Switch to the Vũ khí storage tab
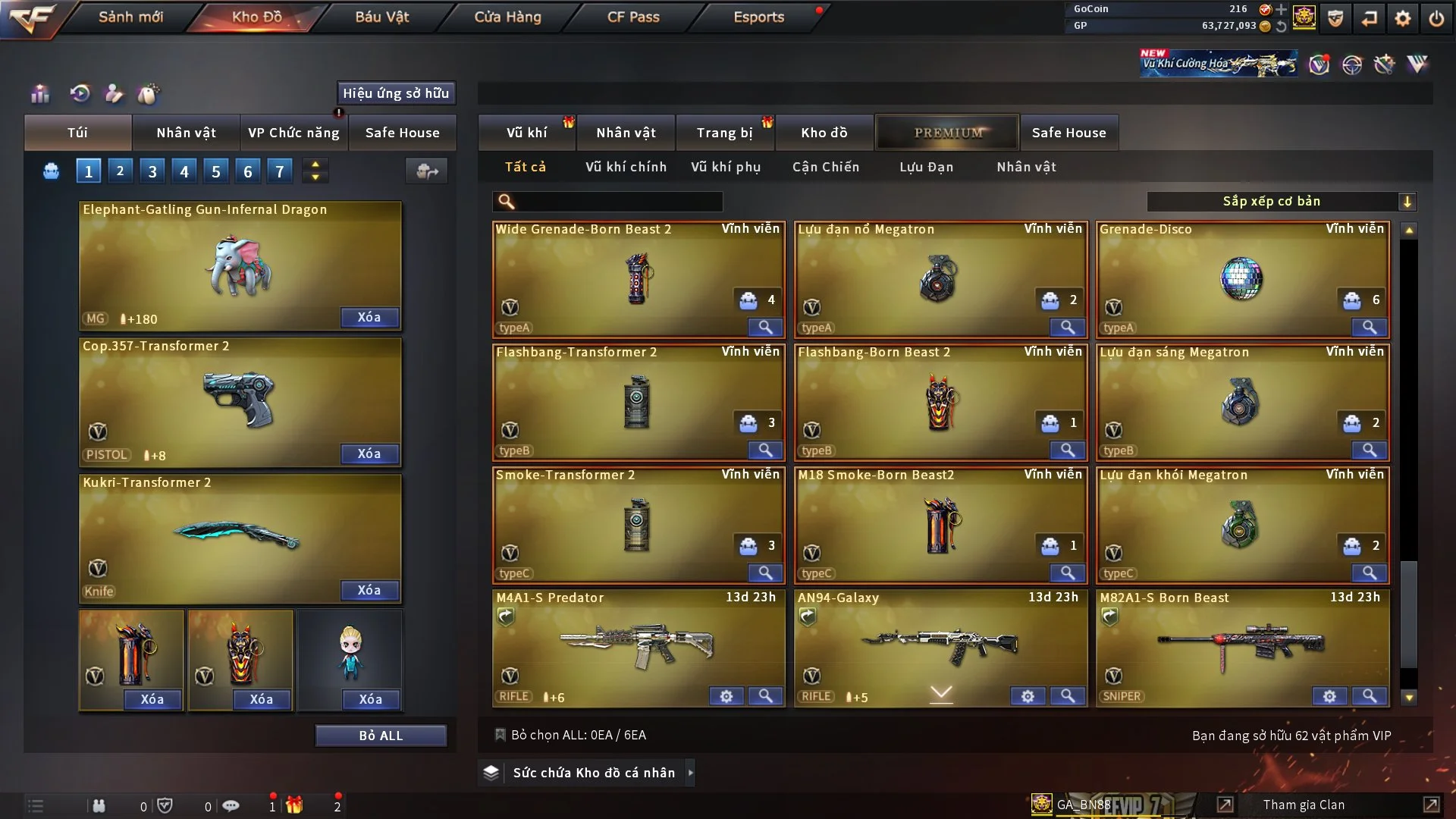Screen dimensions: 1456x819 point(526,133)
